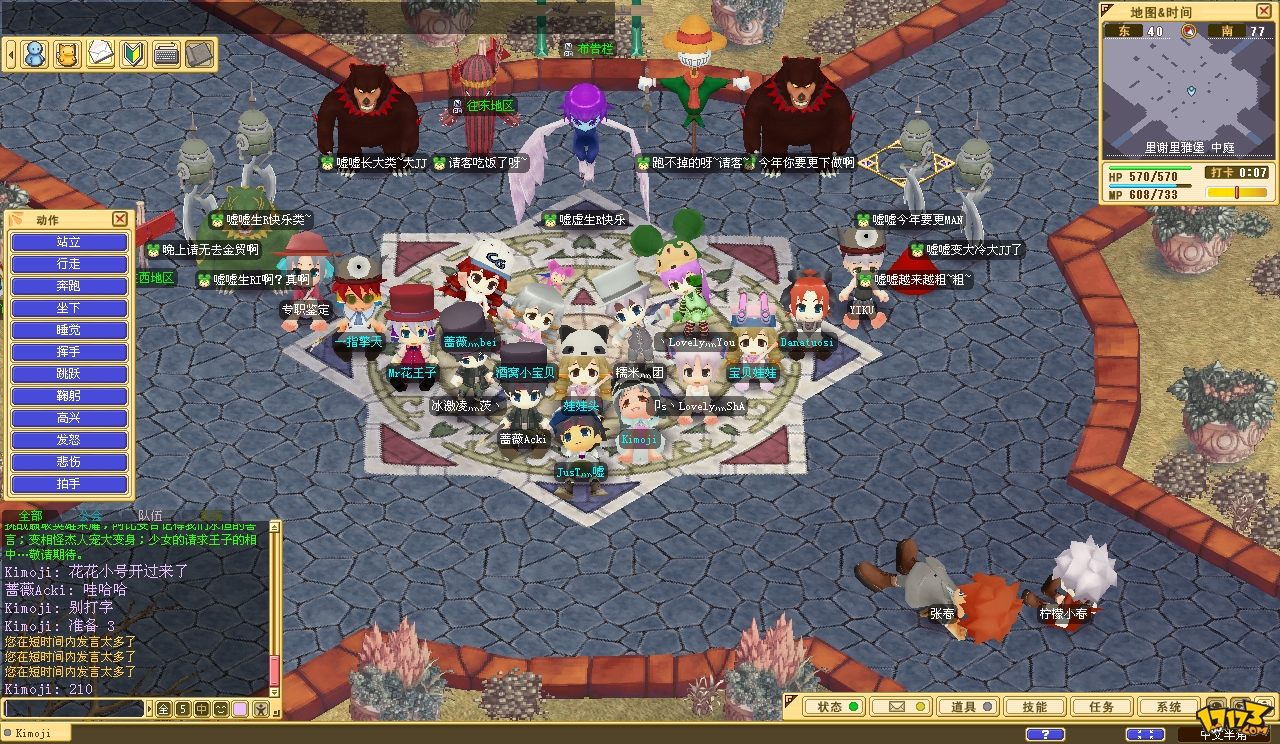
Task: Perform the 挥手 wave action
Action: pyautogui.click(x=69, y=352)
